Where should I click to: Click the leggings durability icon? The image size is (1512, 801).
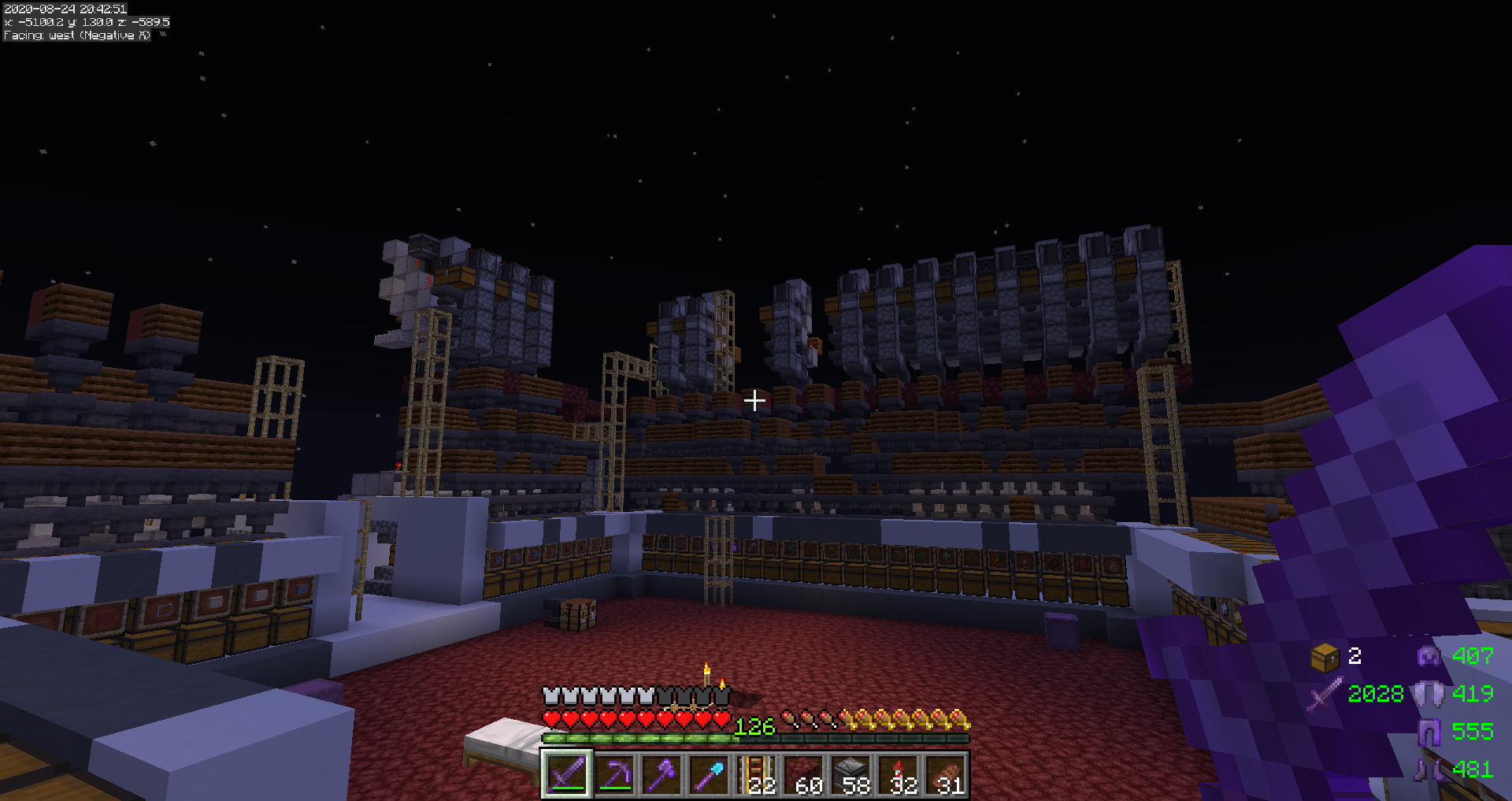[x=1429, y=732]
